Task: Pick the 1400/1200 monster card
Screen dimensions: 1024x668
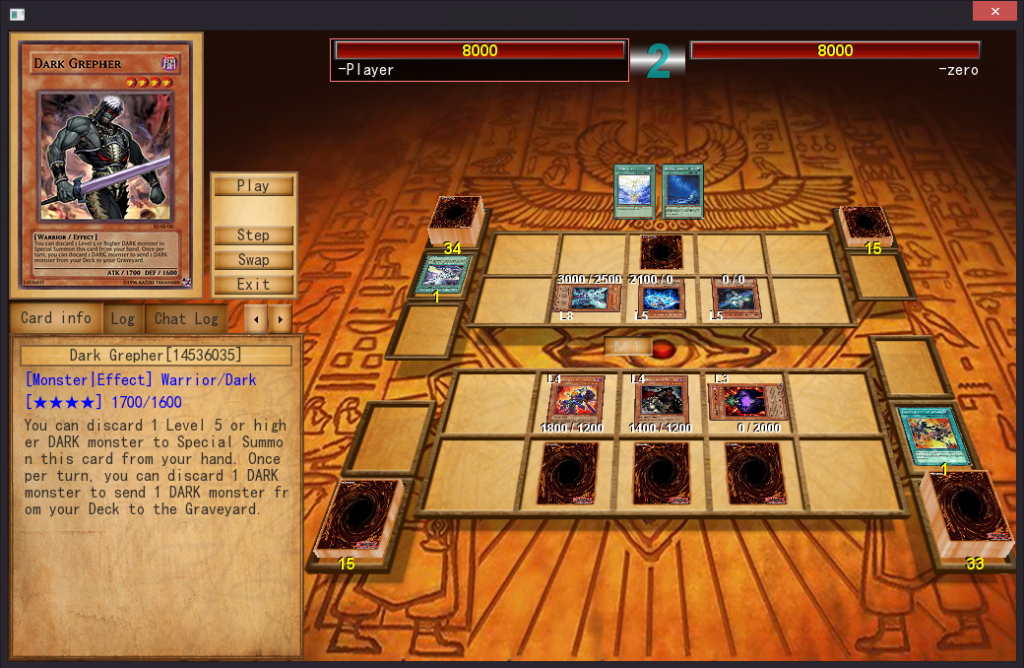Action: click(661, 399)
